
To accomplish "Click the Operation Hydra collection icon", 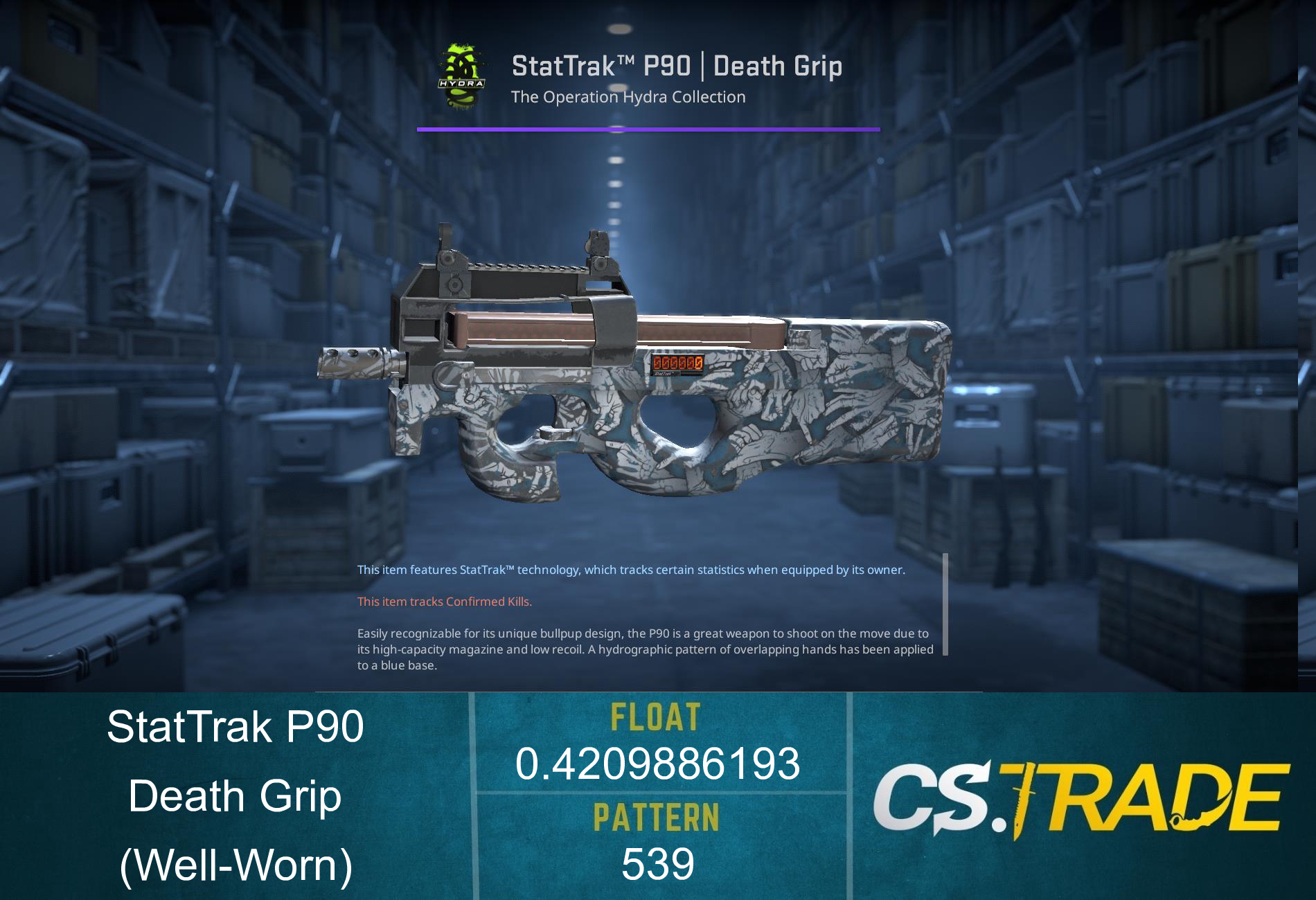I will pos(461,76).
